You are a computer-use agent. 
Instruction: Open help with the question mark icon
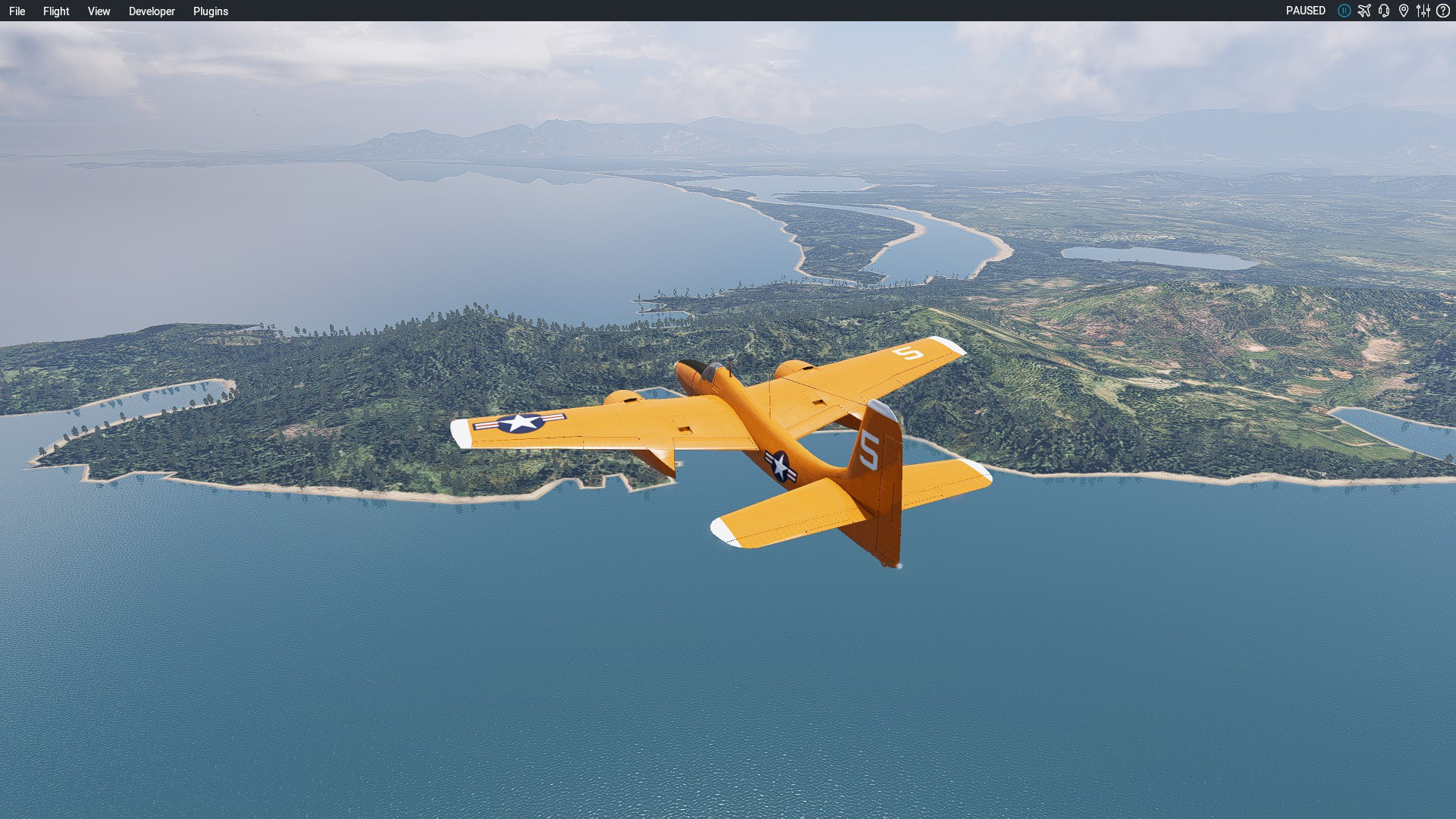(x=1443, y=11)
